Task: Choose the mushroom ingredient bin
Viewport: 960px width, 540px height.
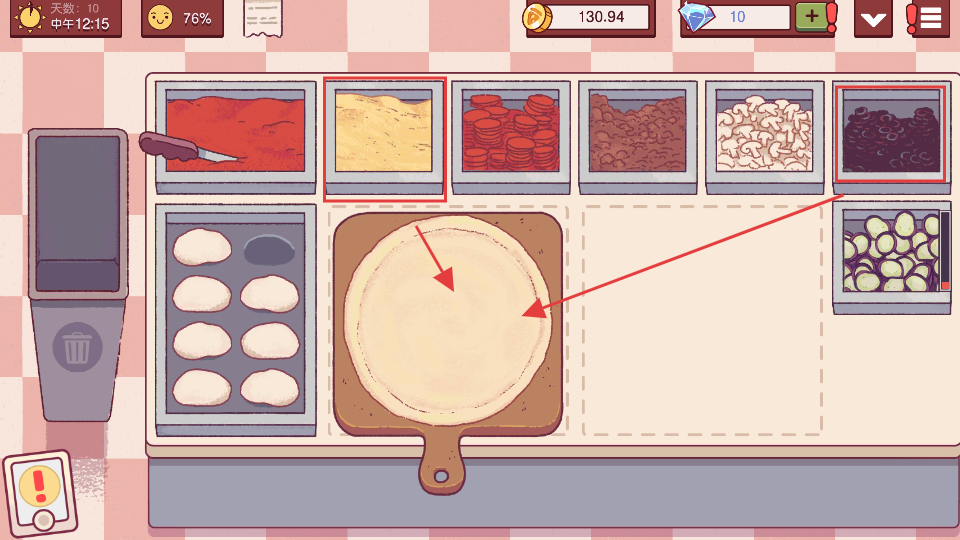Action: [764, 133]
